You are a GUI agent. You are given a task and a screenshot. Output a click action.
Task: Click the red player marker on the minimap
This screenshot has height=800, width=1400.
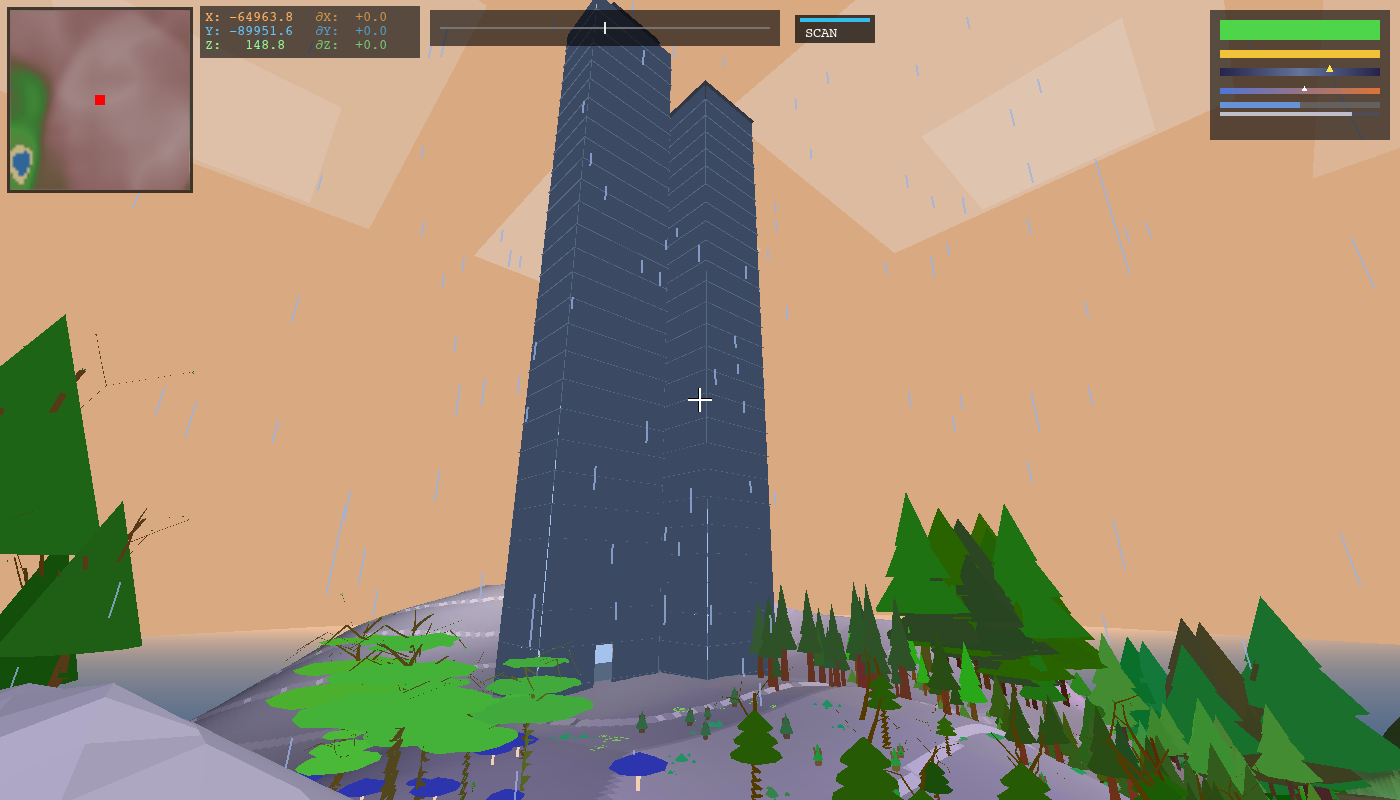click(99, 99)
